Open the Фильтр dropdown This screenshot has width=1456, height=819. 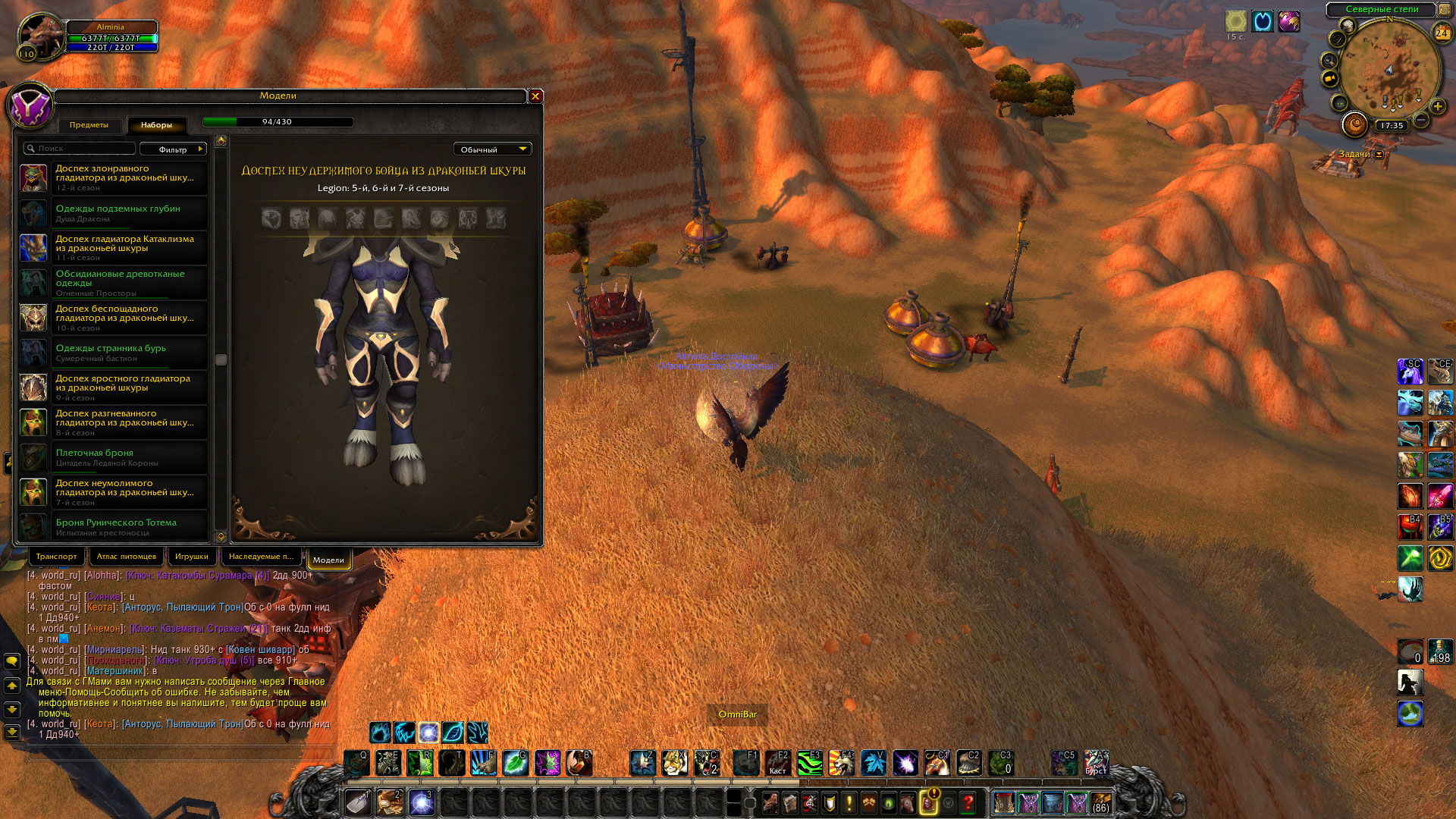pos(174,149)
